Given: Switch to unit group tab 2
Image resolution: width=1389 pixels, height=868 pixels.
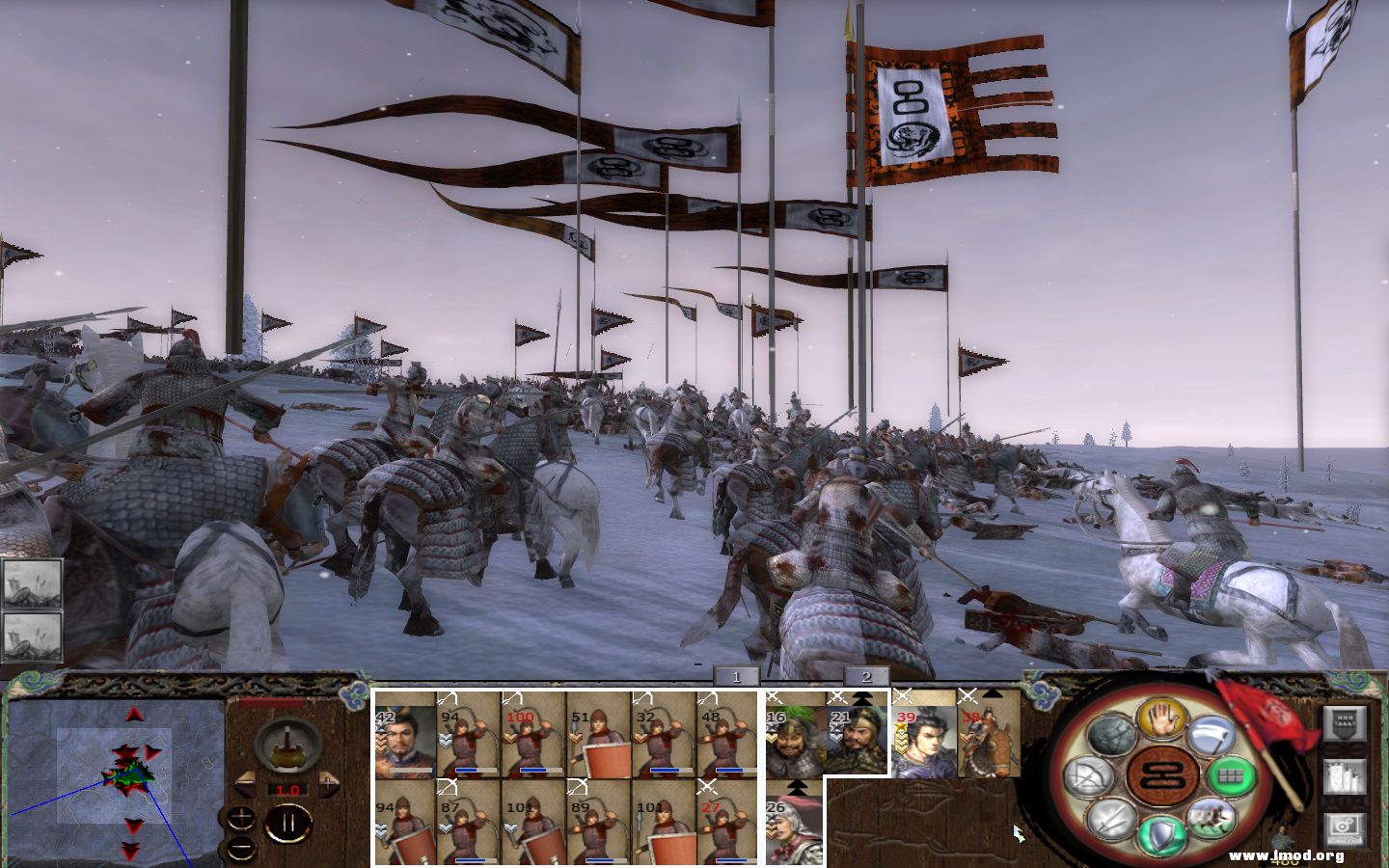Looking at the screenshot, I should (x=866, y=677).
